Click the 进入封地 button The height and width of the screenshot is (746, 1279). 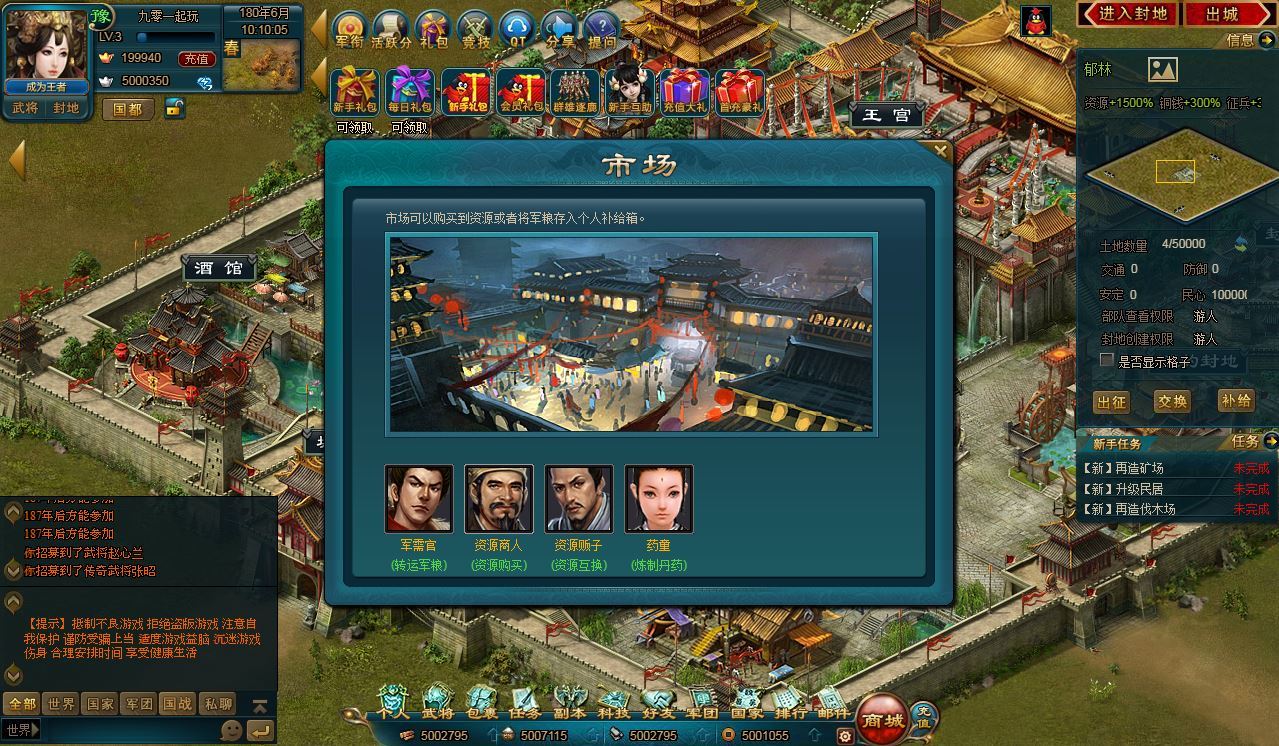click(1126, 13)
